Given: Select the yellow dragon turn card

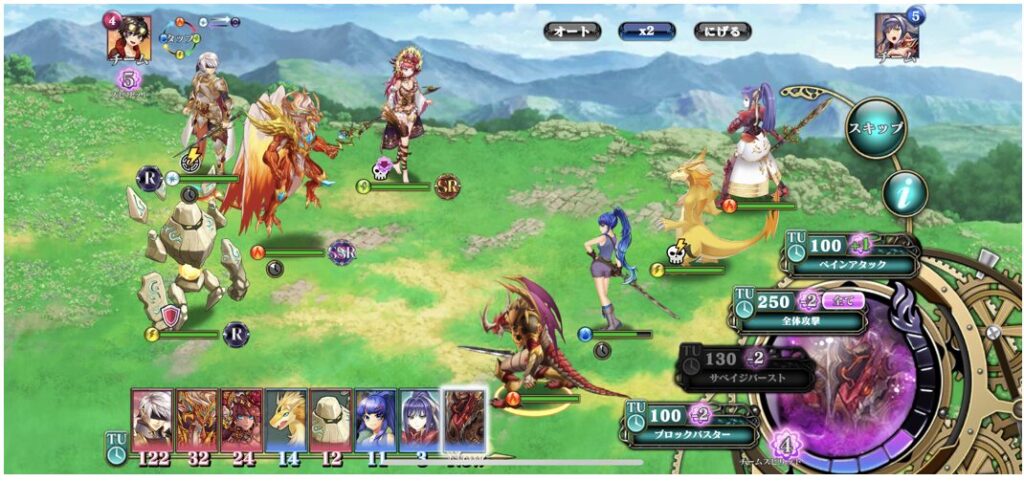Looking at the screenshot, I should (286, 420).
